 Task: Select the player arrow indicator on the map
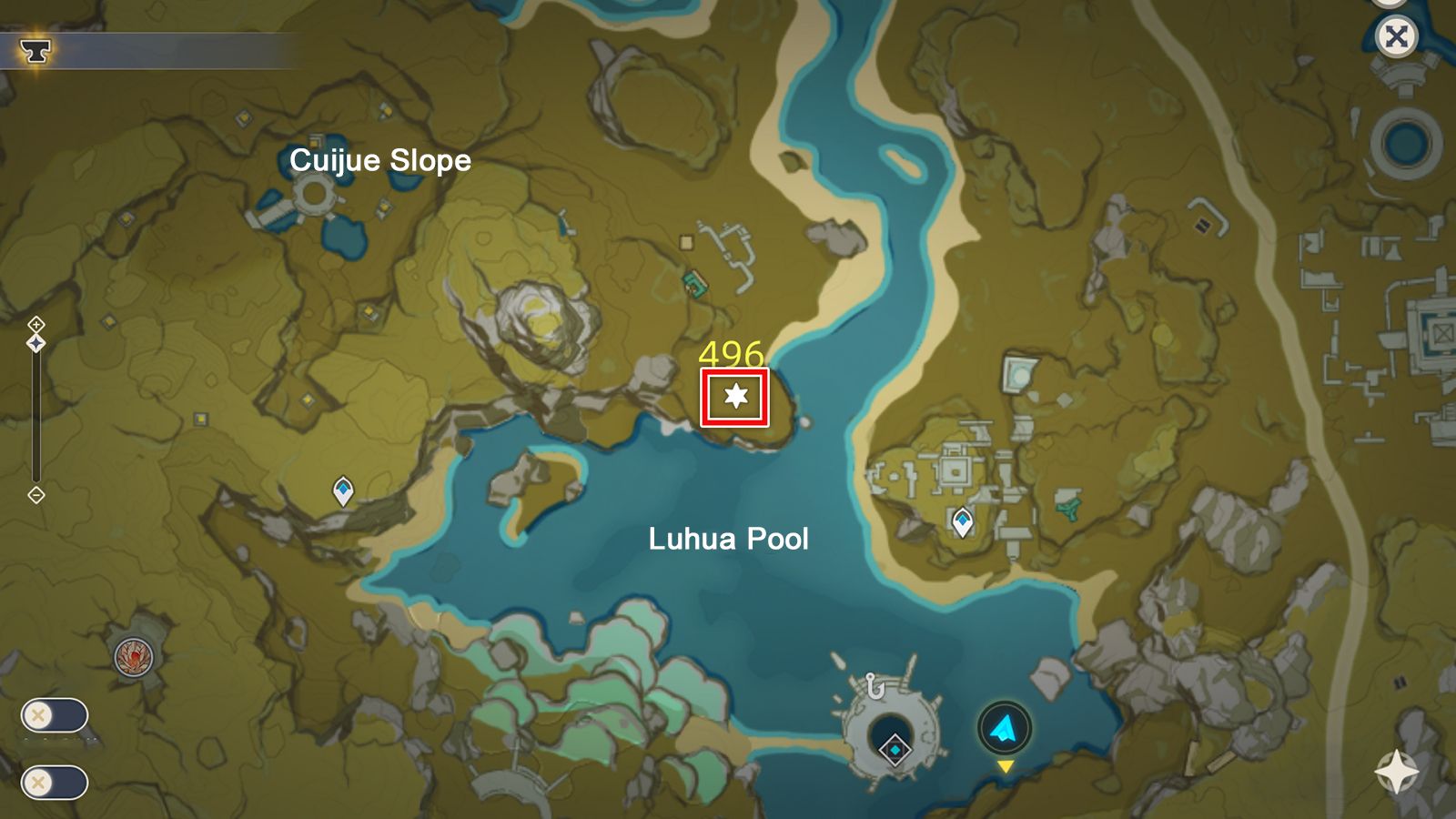coord(1005,725)
